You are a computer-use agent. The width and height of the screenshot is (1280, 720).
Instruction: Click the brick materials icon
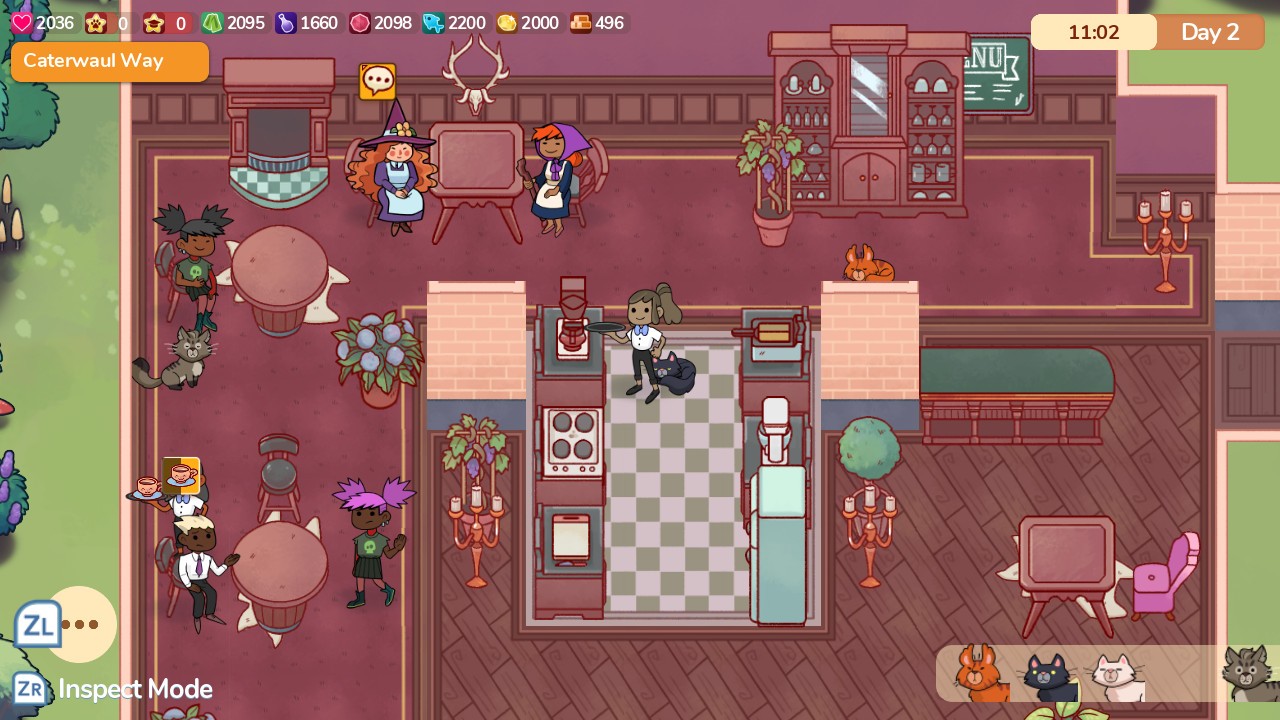click(582, 23)
